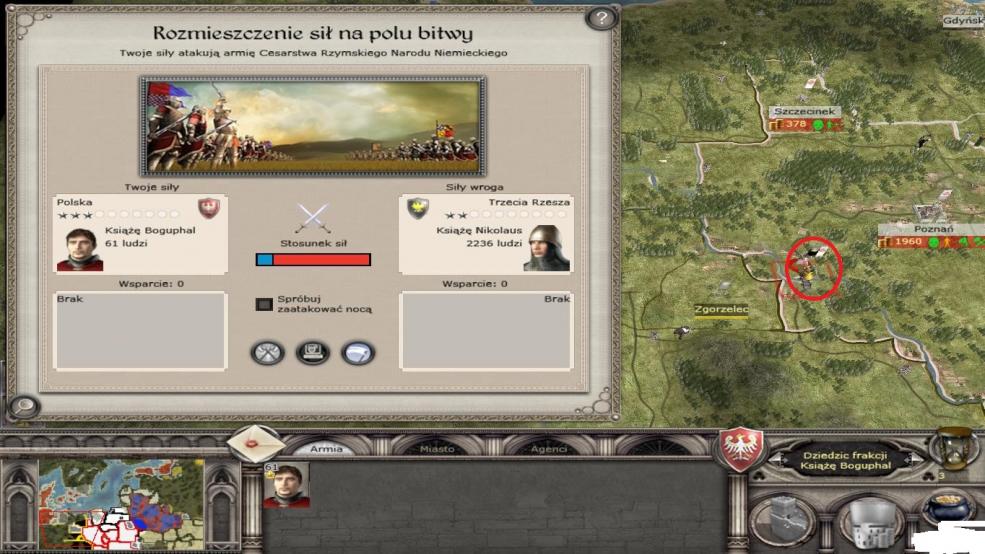Withdraw from battle using the white flag button
Viewport: 985px width, 554px height.
(x=357, y=352)
